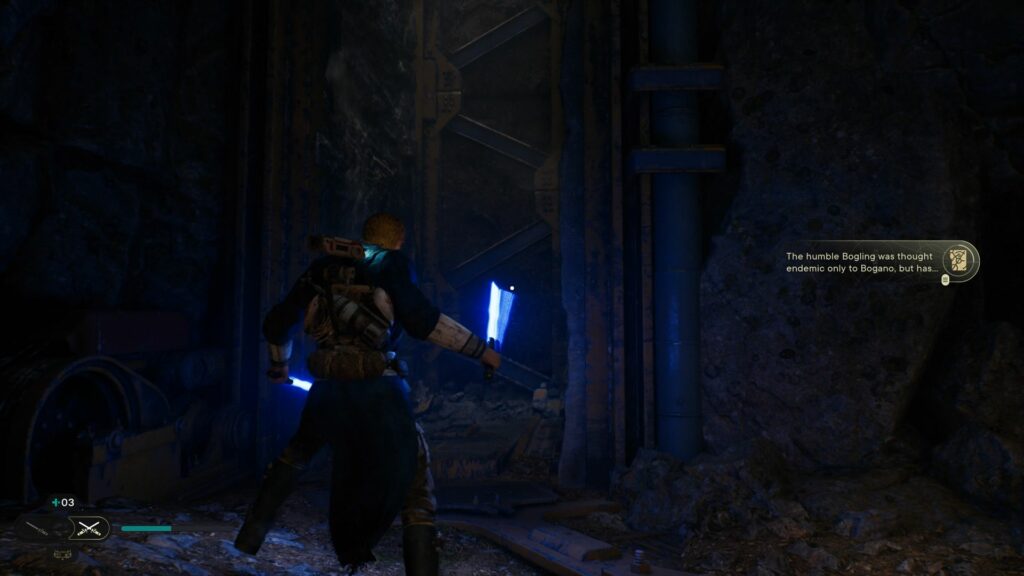This screenshot has width=1024, height=576.
Task: Click the databank scroll icon
Action: click(960, 260)
